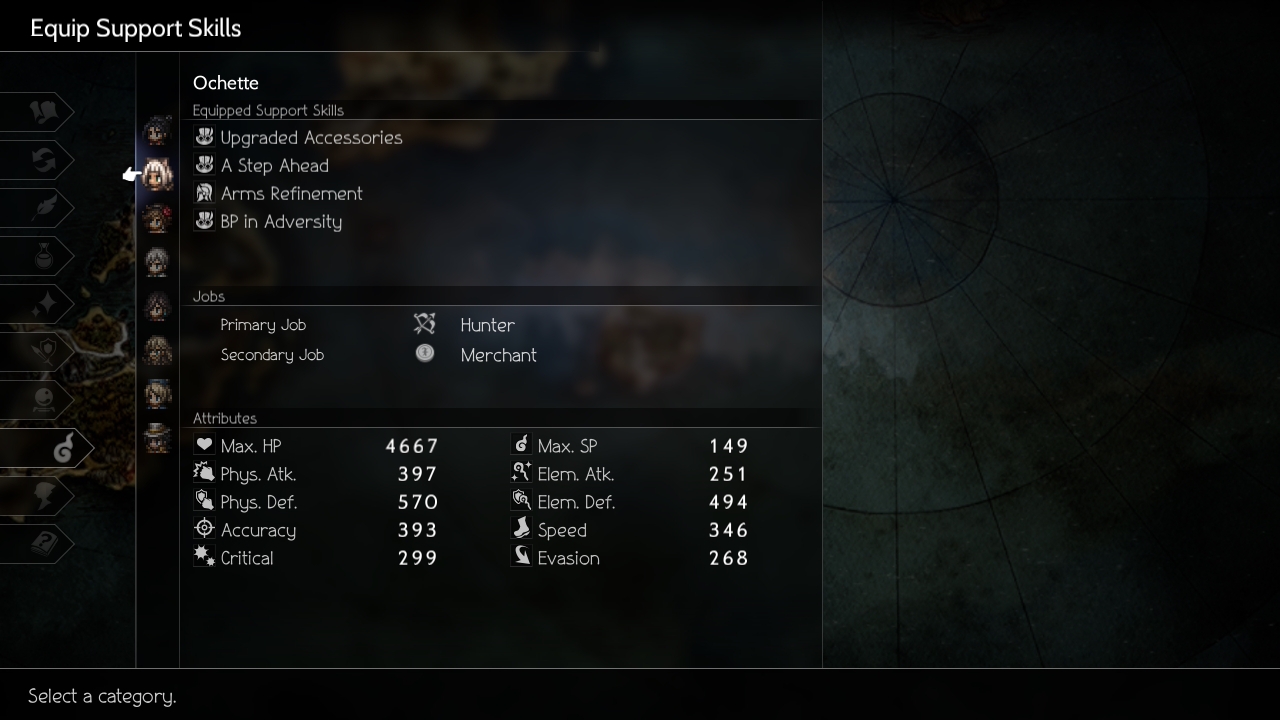Switch to the silver-haired character portrait

157,262
